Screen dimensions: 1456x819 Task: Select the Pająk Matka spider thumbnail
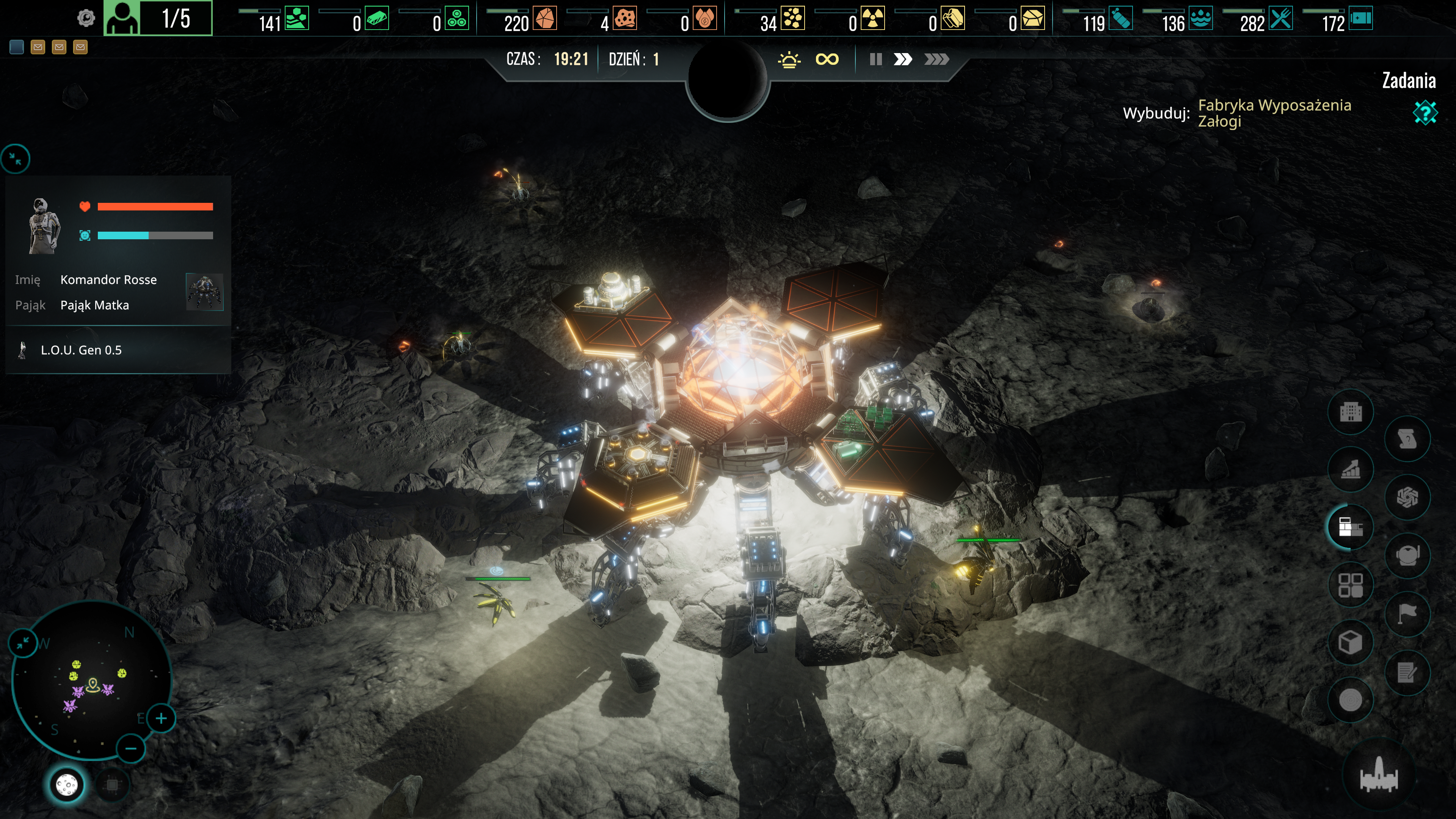coord(205,292)
